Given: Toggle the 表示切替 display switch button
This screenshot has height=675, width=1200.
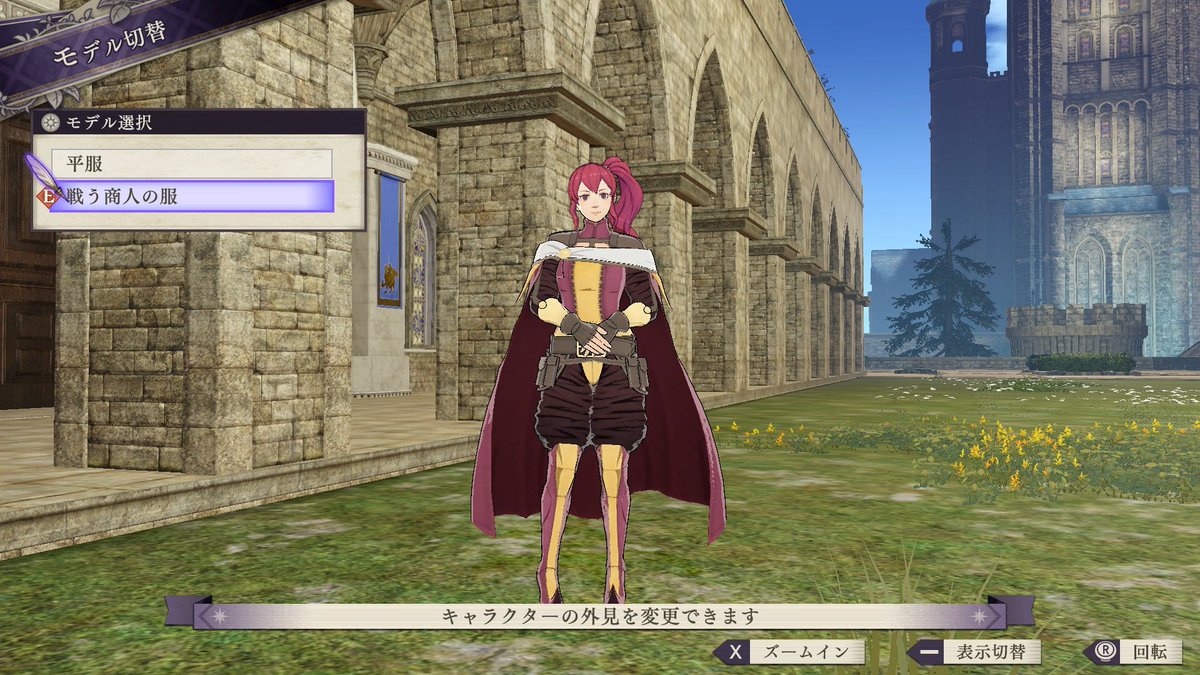Looking at the screenshot, I should [x=973, y=653].
